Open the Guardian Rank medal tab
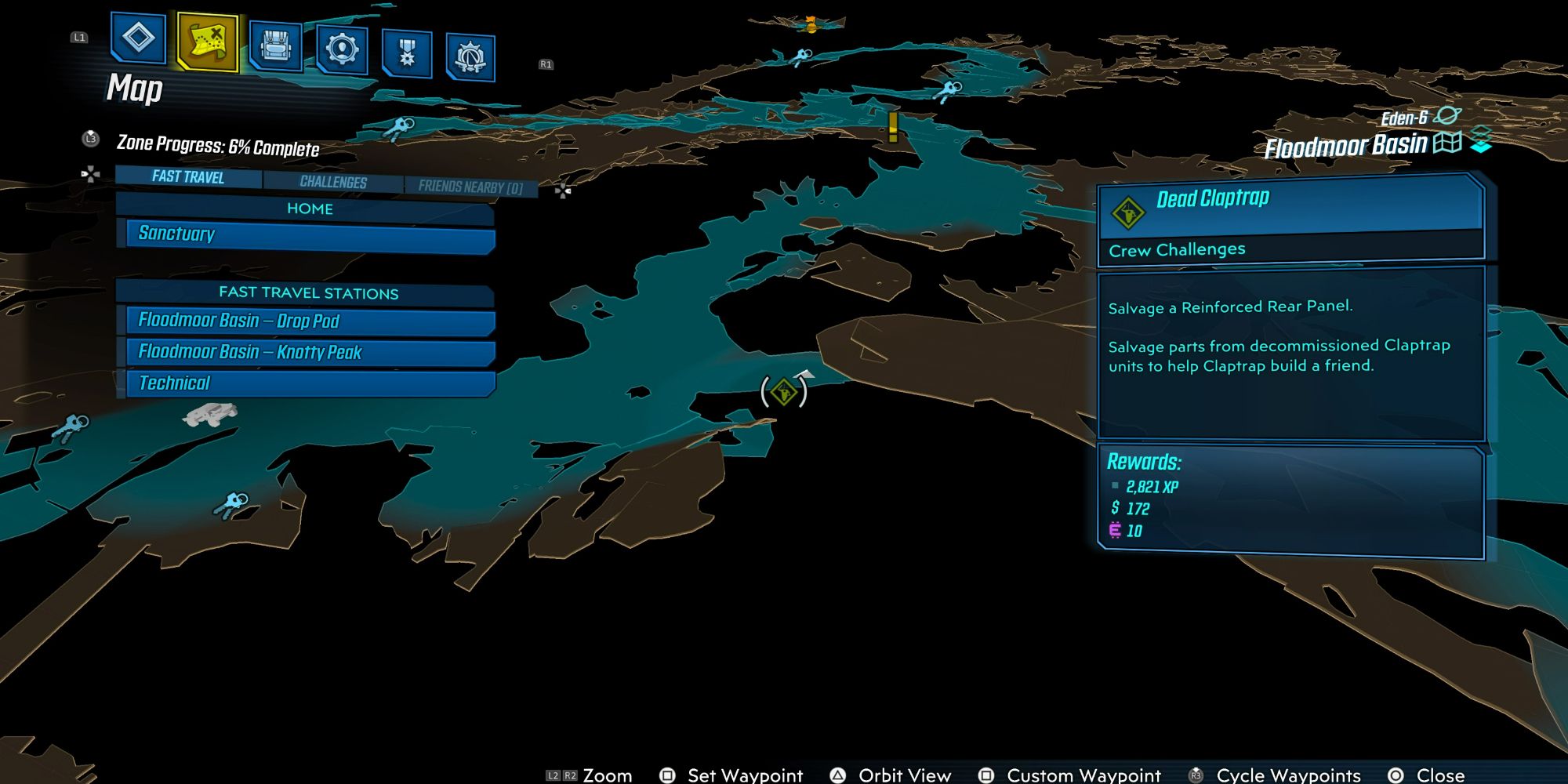The width and height of the screenshot is (1568, 784). click(407, 53)
